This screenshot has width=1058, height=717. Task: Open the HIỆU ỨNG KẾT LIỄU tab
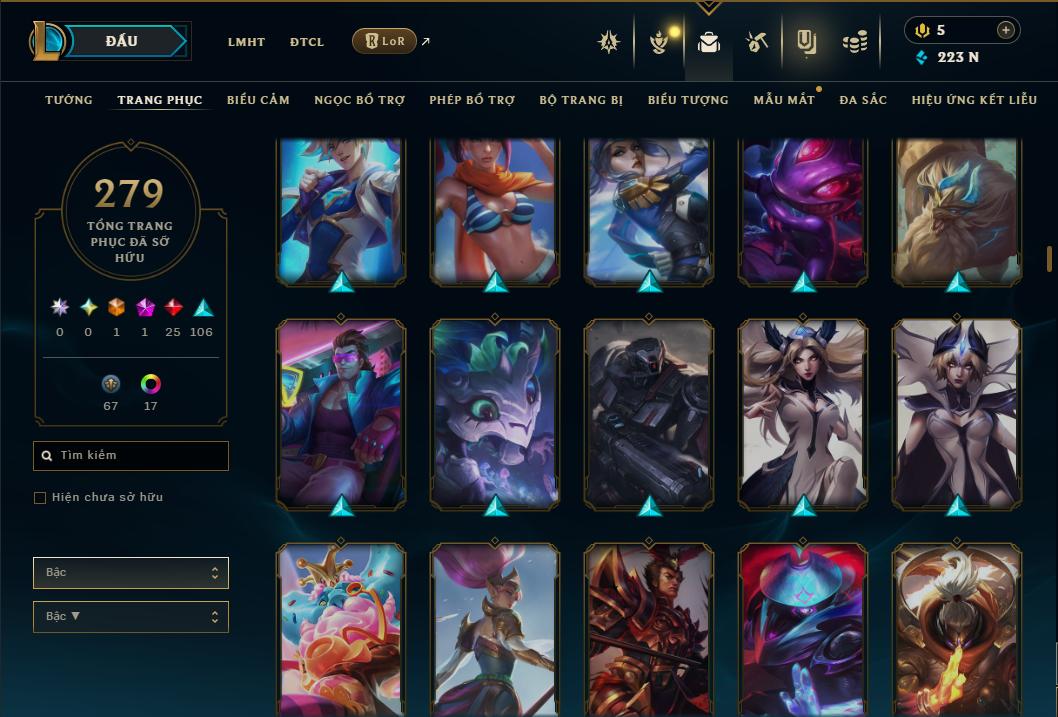pos(974,100)
